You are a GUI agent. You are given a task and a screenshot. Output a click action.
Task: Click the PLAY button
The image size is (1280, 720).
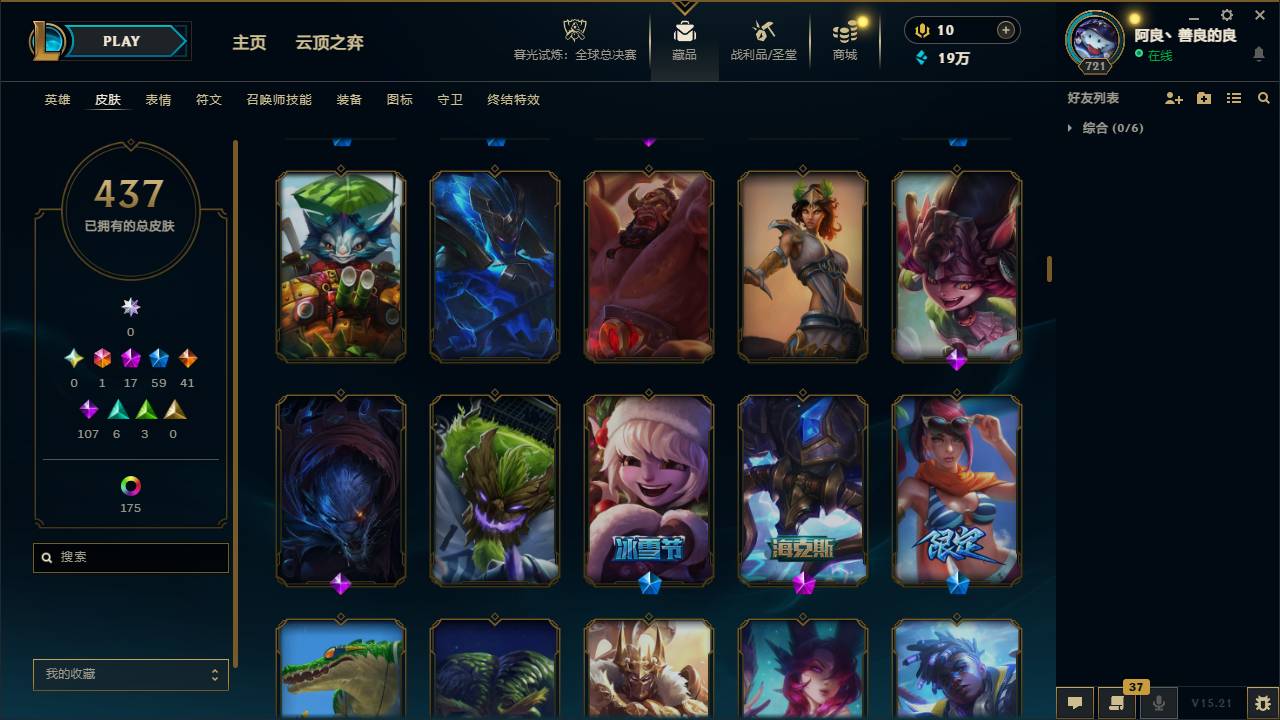tap(121, 41)
